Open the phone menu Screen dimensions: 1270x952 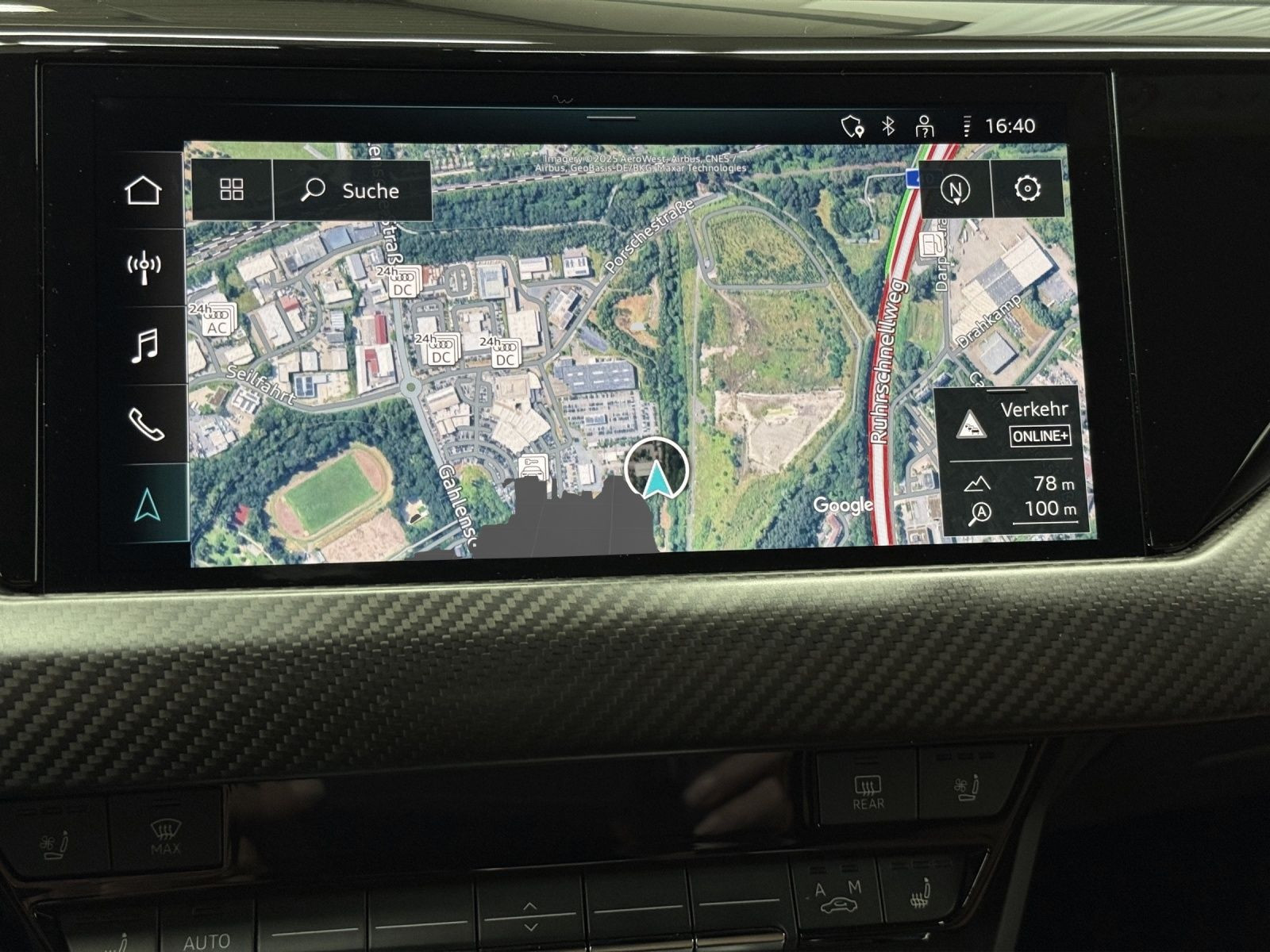click(145, 424)
